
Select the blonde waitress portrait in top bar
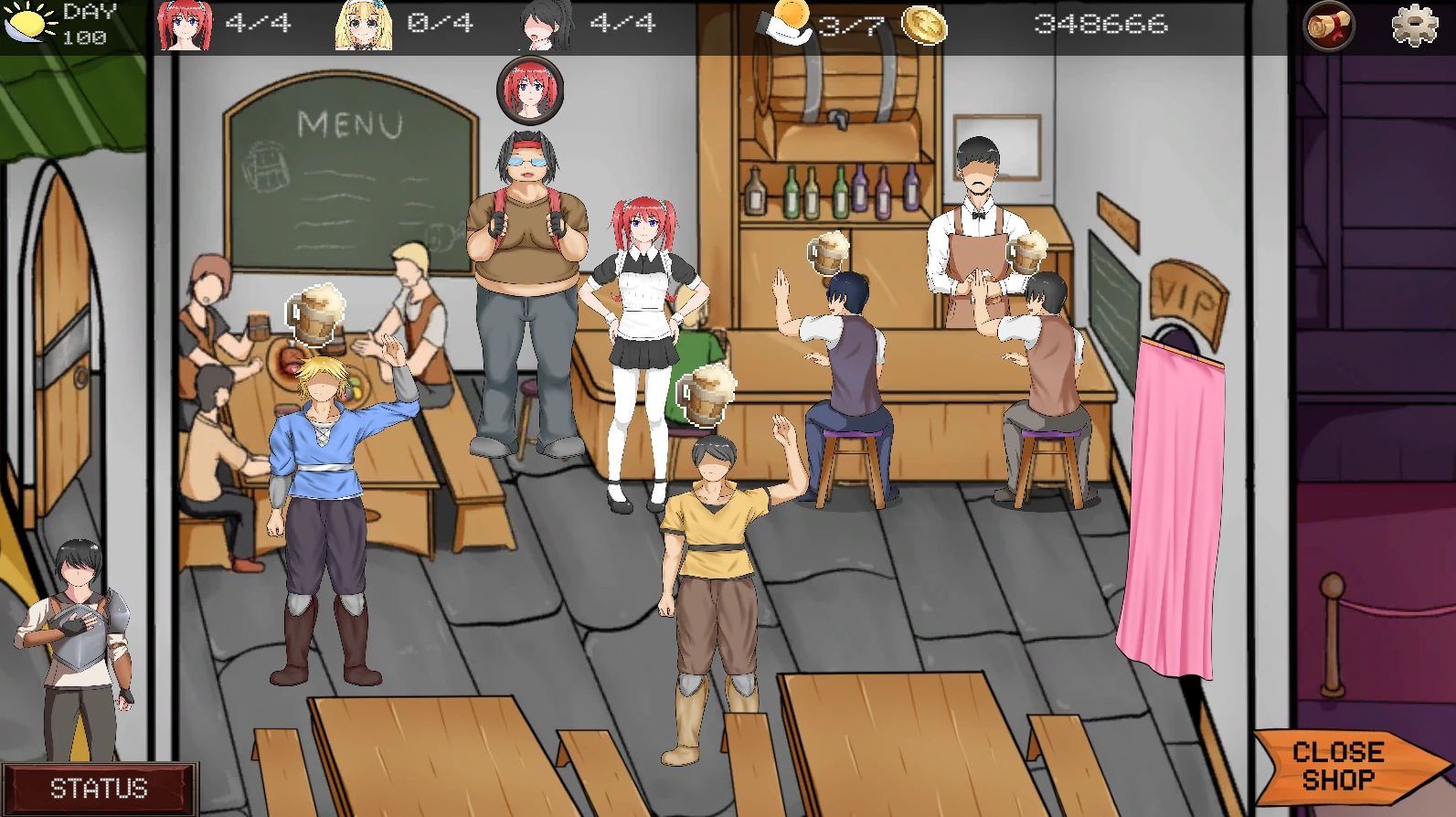point(364,25)
